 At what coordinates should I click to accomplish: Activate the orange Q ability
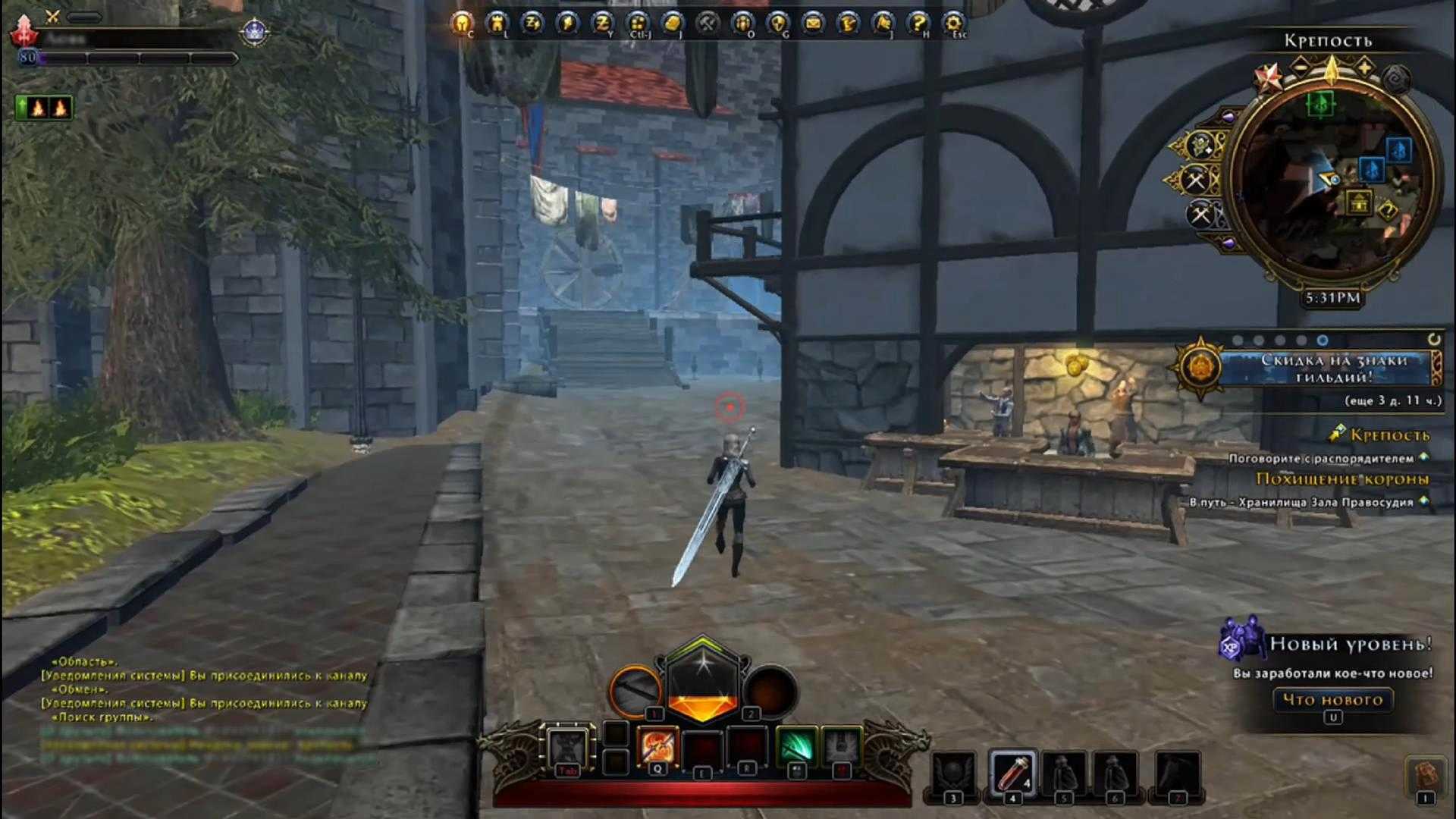[x=657, y=746]
